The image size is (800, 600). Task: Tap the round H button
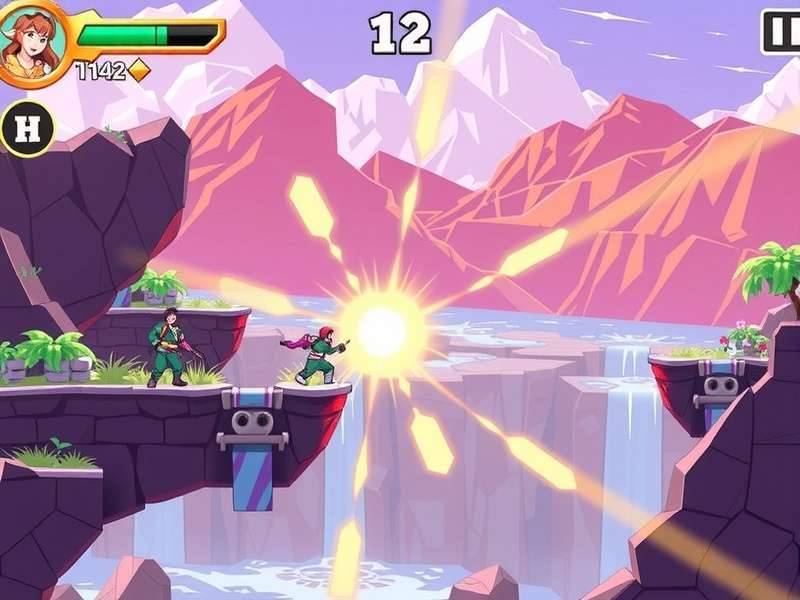coord(27,128)
